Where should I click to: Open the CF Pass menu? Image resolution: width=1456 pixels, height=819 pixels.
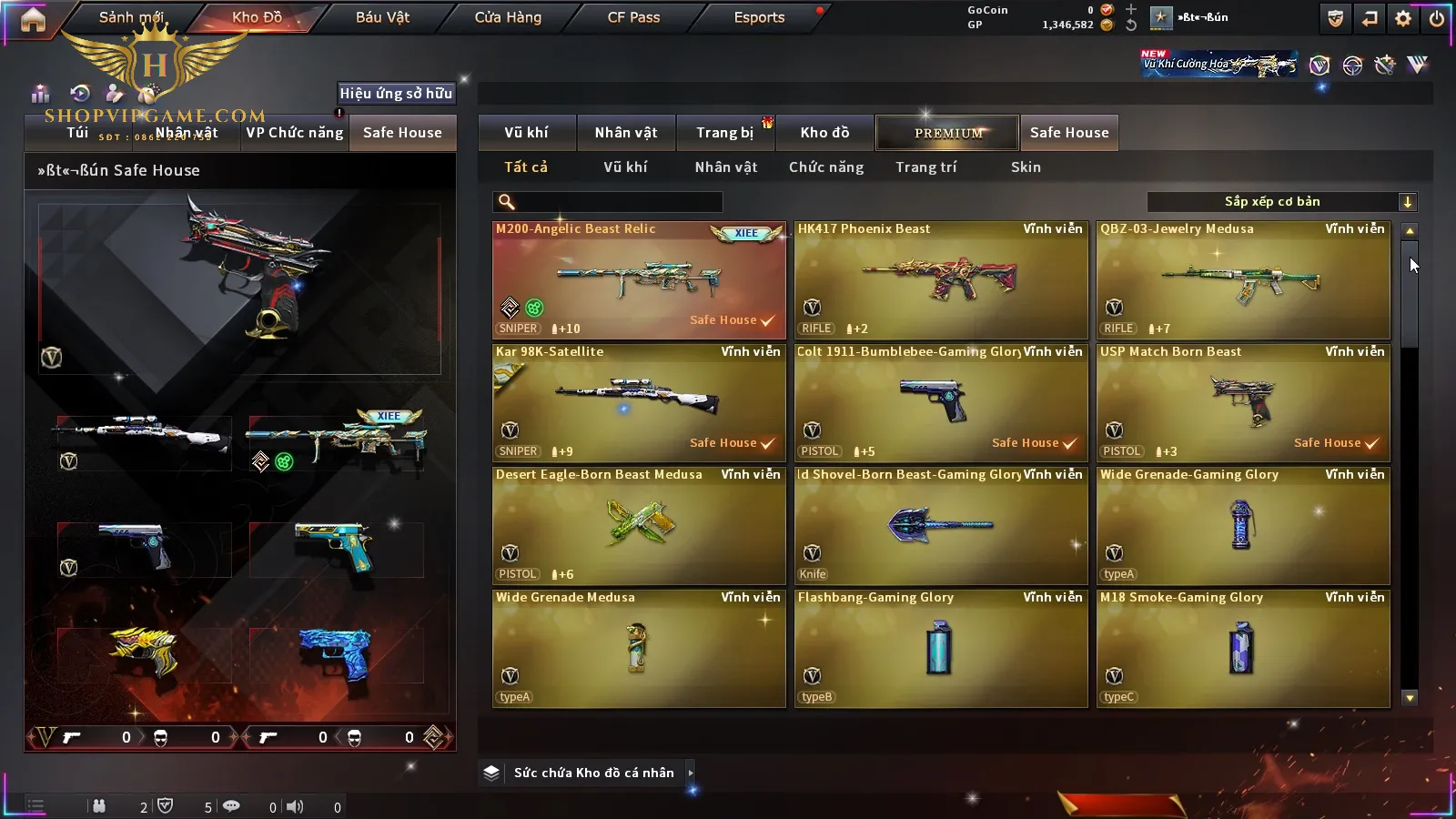(633, 17)
